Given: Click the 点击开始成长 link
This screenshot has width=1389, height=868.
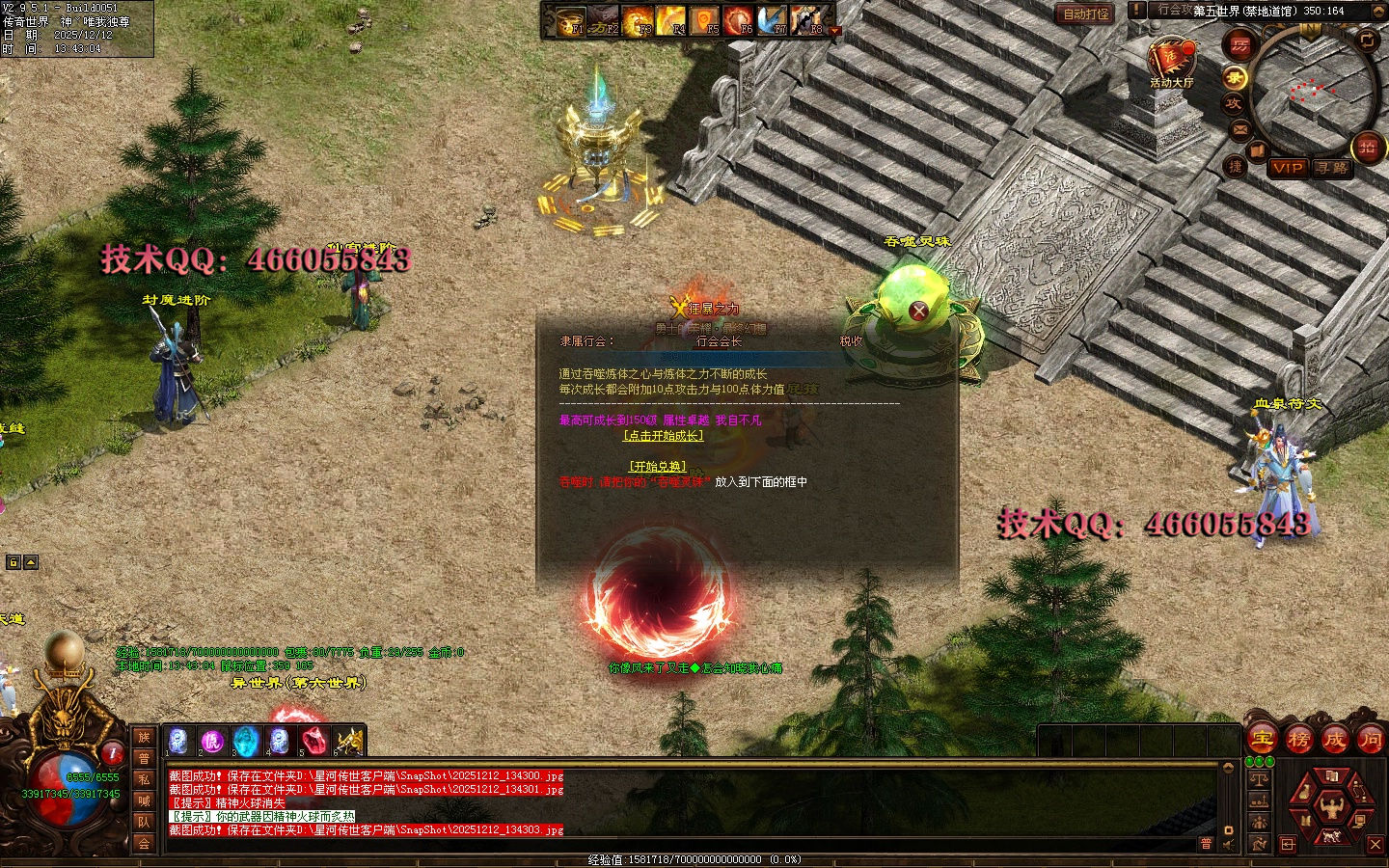Looking at the screenshot, I should tap(663, 436).
